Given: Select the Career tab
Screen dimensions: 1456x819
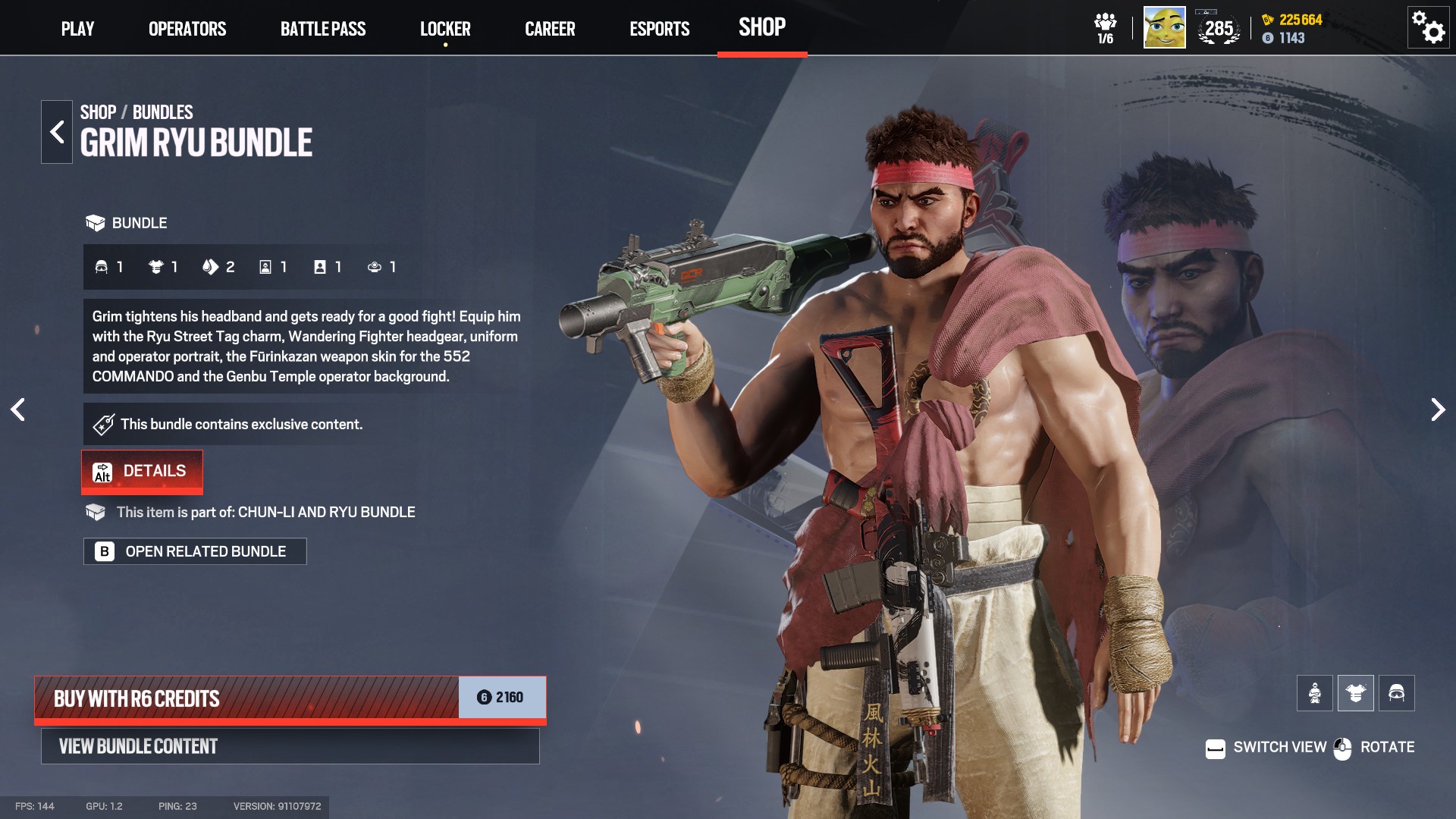Looking at the screenshot, I should [550, 29].
